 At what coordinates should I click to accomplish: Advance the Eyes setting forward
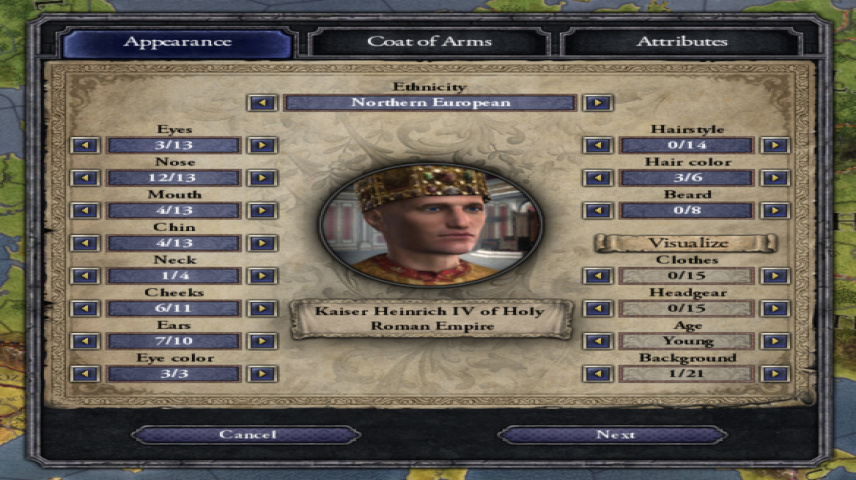tap(262, 145)
